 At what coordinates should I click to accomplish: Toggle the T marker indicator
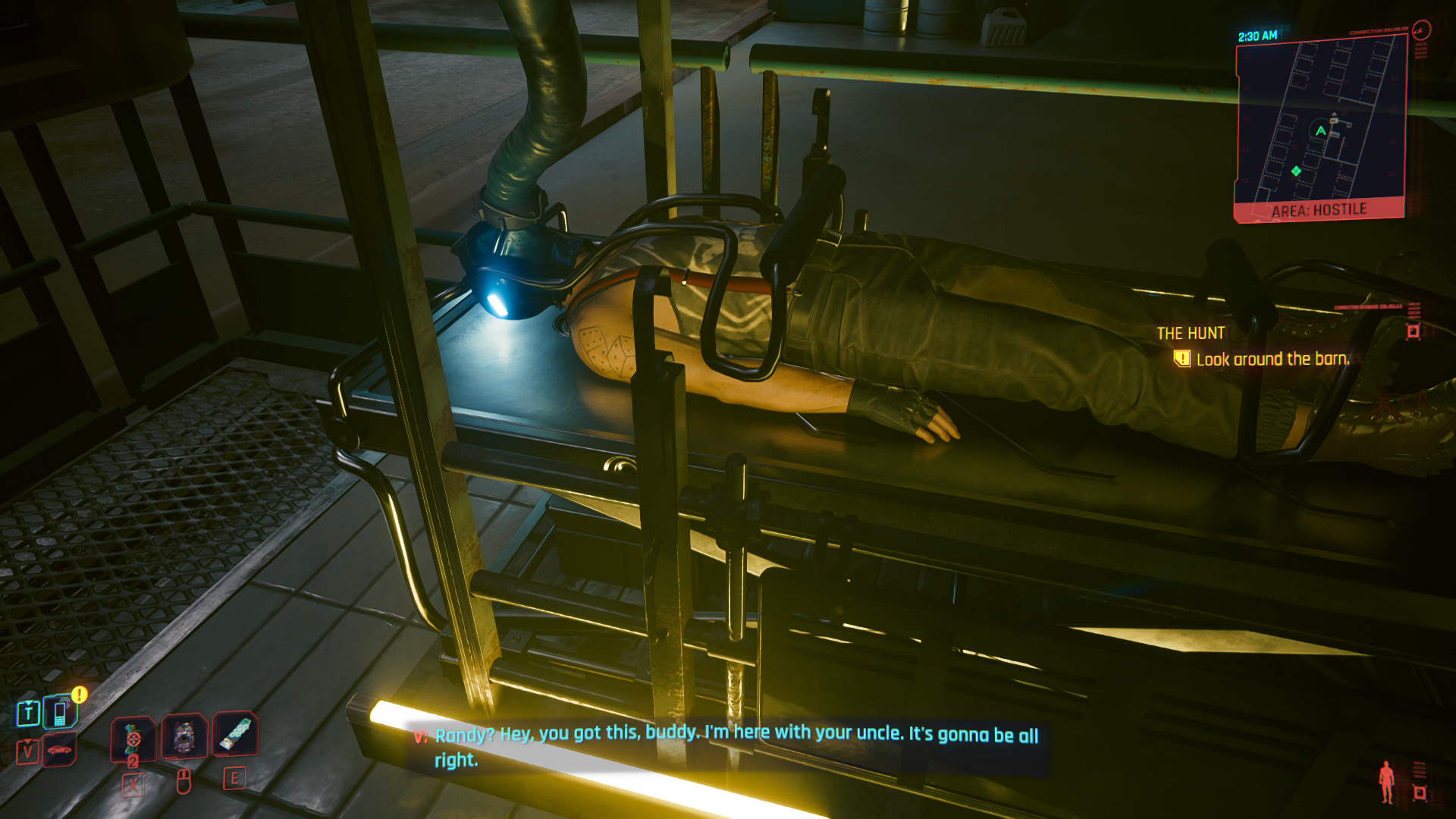click(27, 713)
